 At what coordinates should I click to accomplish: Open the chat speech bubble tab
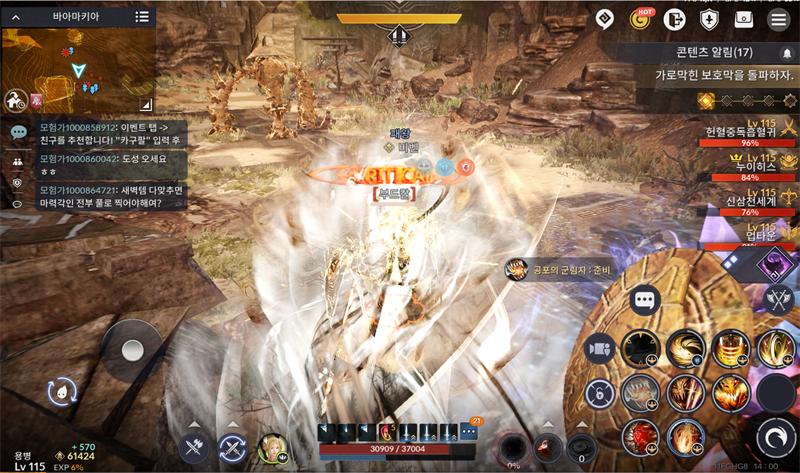18,132
